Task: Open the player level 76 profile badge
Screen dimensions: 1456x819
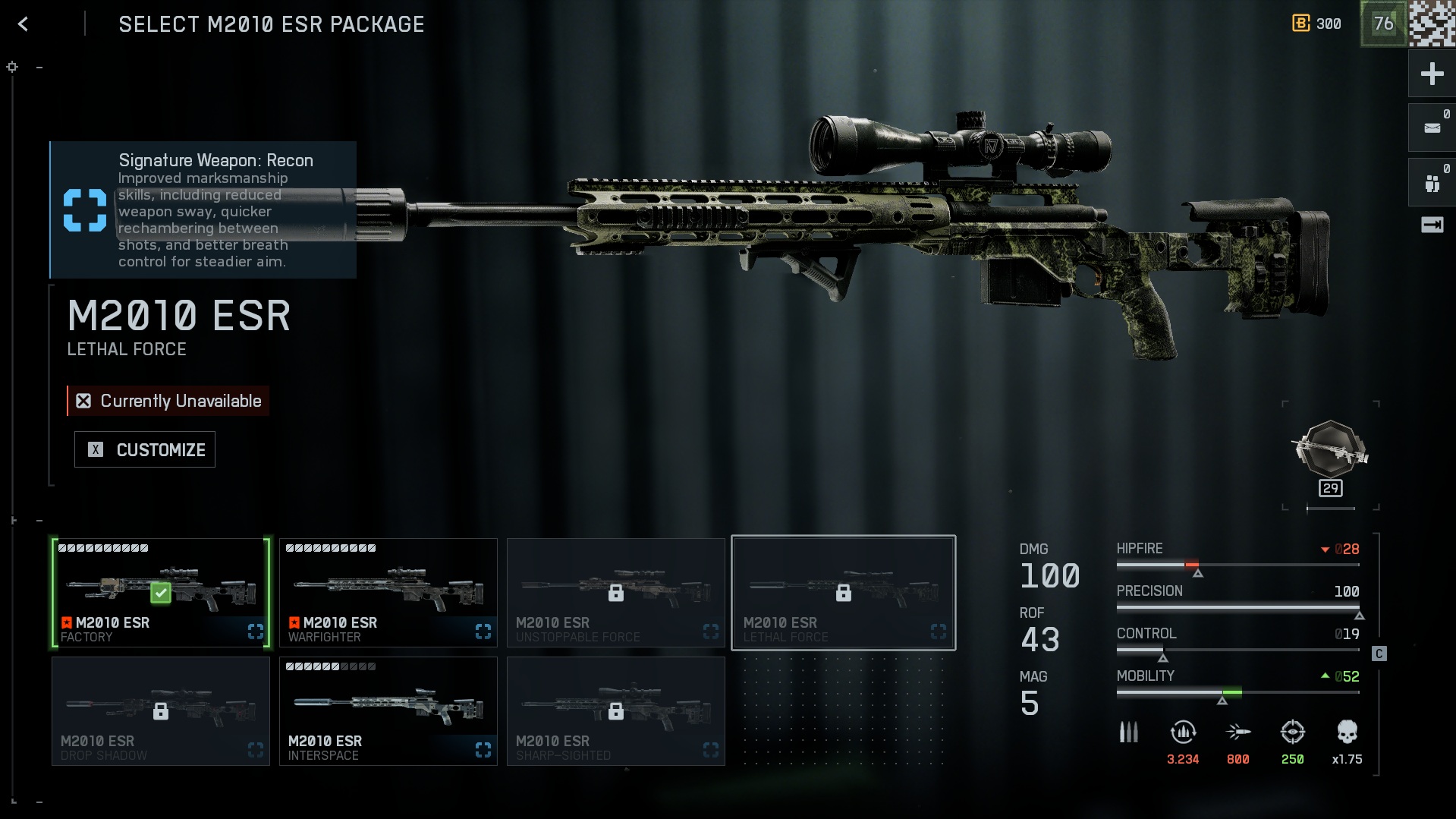Action: click(1383, 24)
